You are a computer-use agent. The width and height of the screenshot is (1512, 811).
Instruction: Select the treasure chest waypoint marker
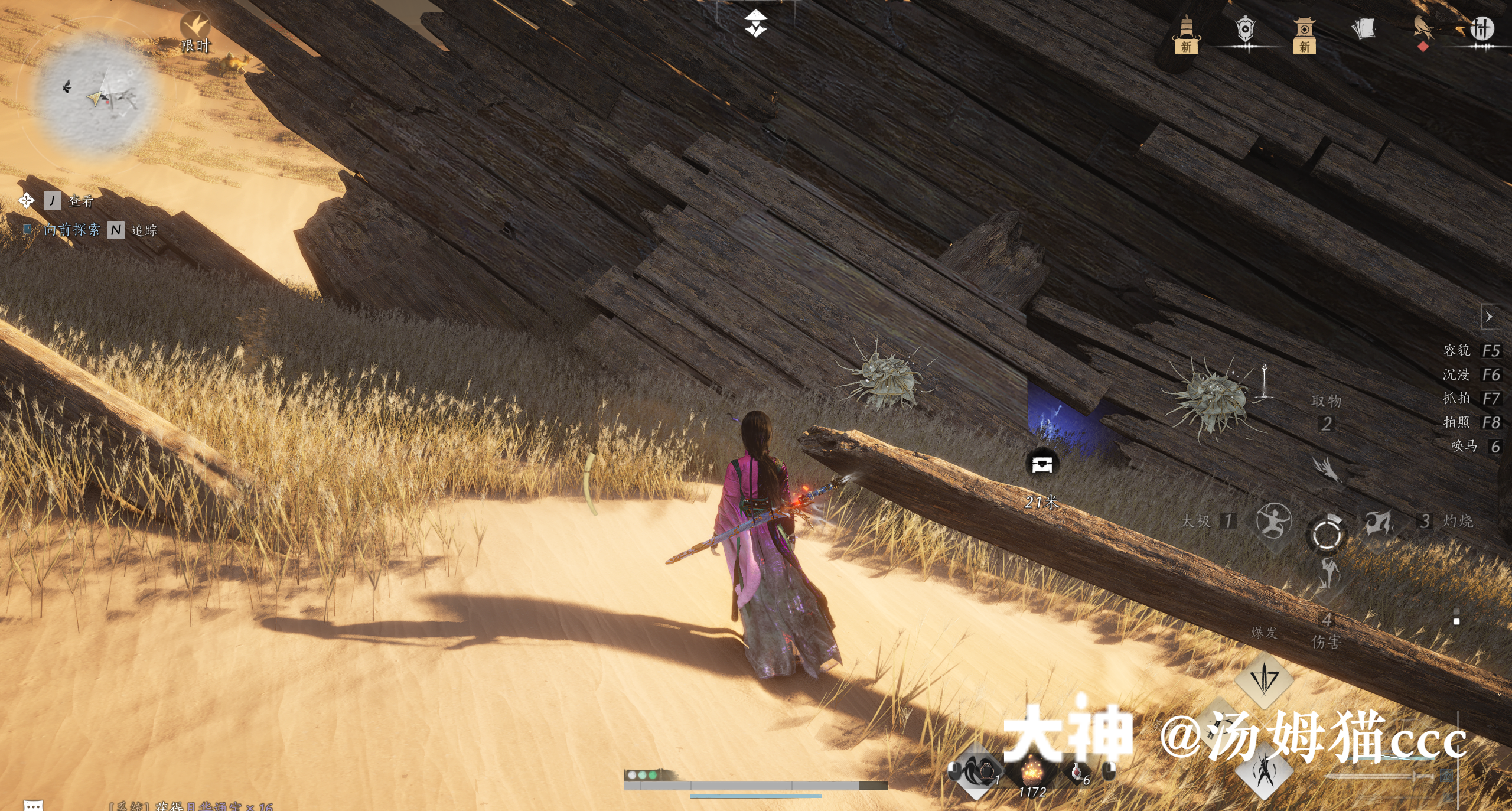point(1041,464)
